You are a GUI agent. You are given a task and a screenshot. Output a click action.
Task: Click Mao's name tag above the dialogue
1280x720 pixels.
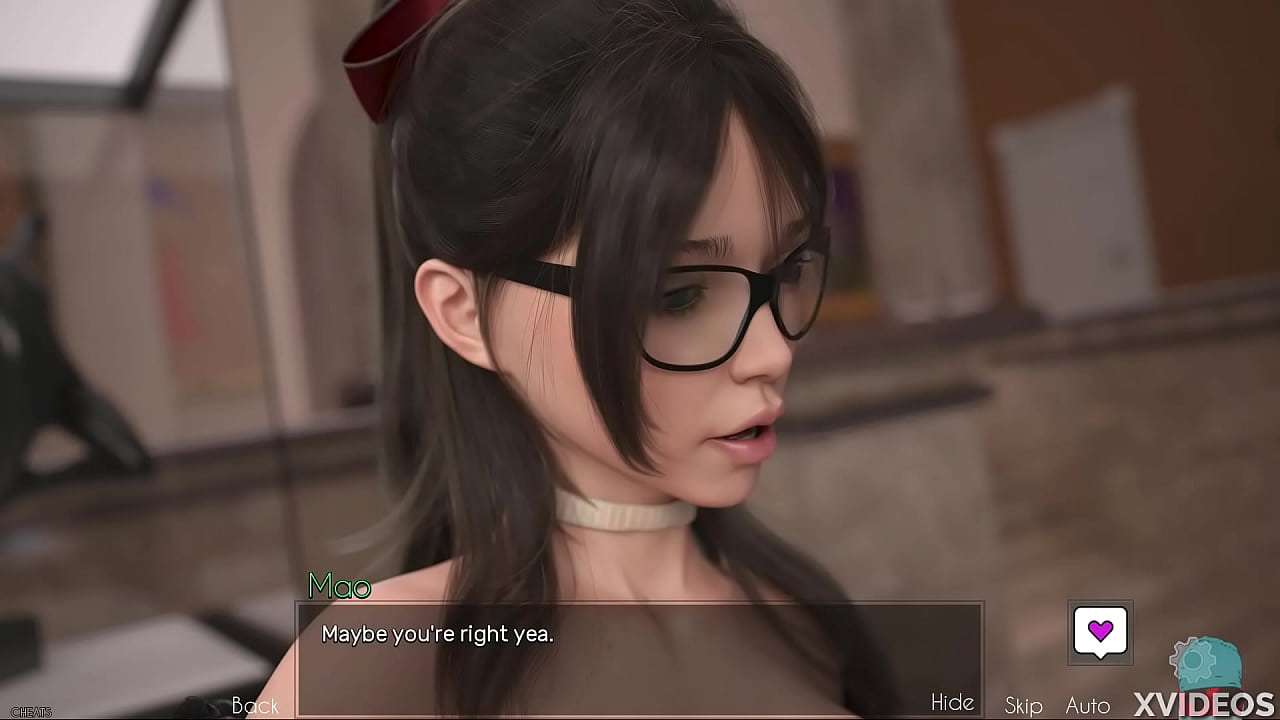pos(340,587)
